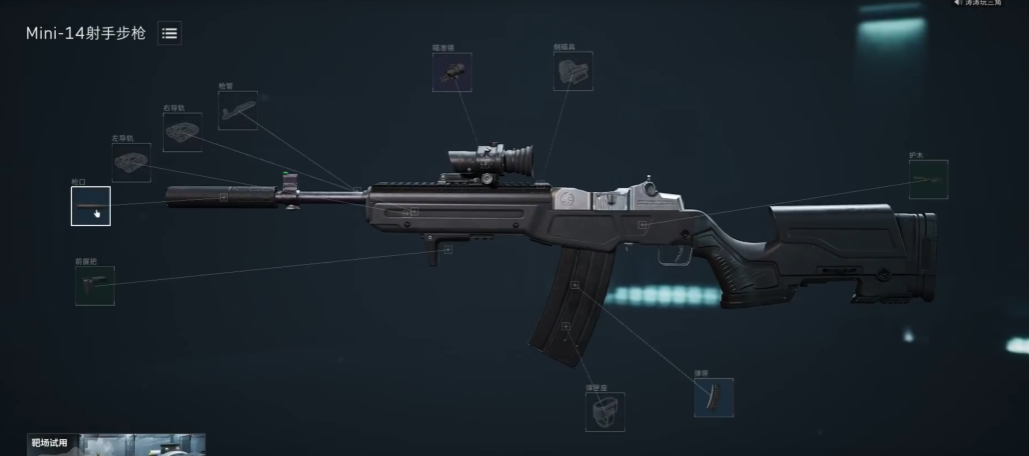Viewport: 1029px width, 456px height.
Task: Open the list menu beside the Mini-14 title
Action: coord(169,33)
